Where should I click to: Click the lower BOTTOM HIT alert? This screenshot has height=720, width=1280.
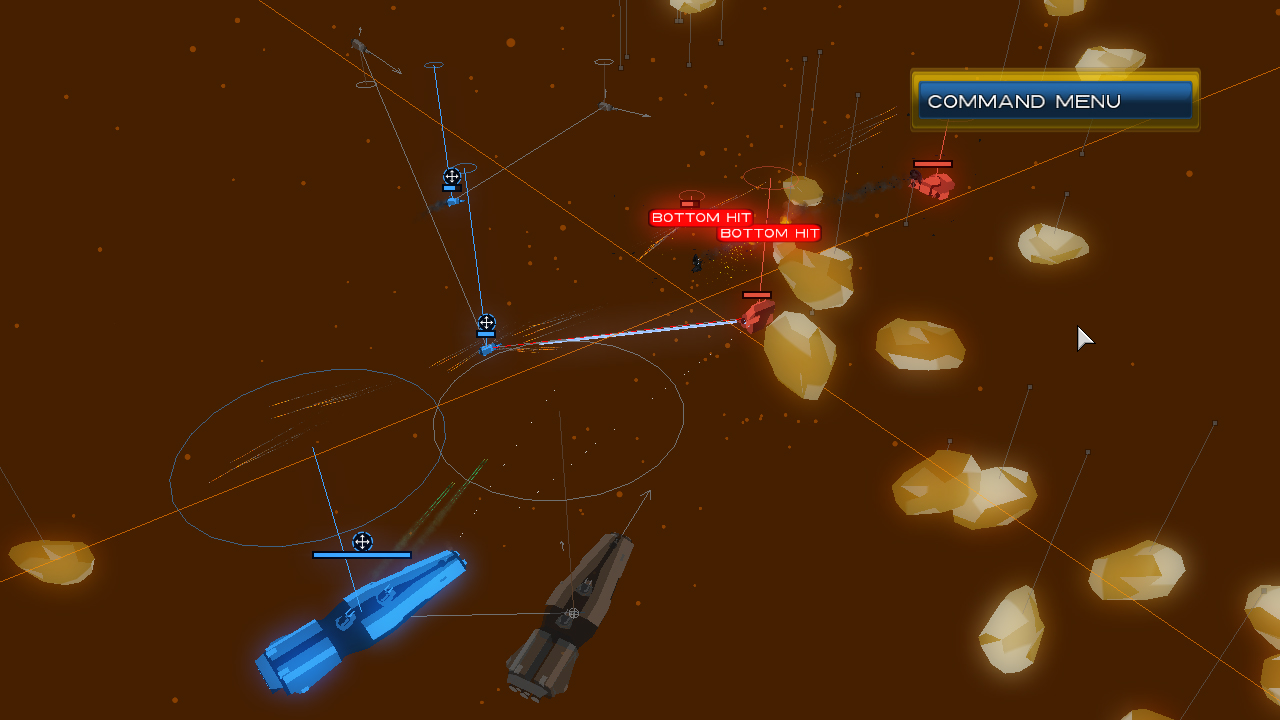770,233
